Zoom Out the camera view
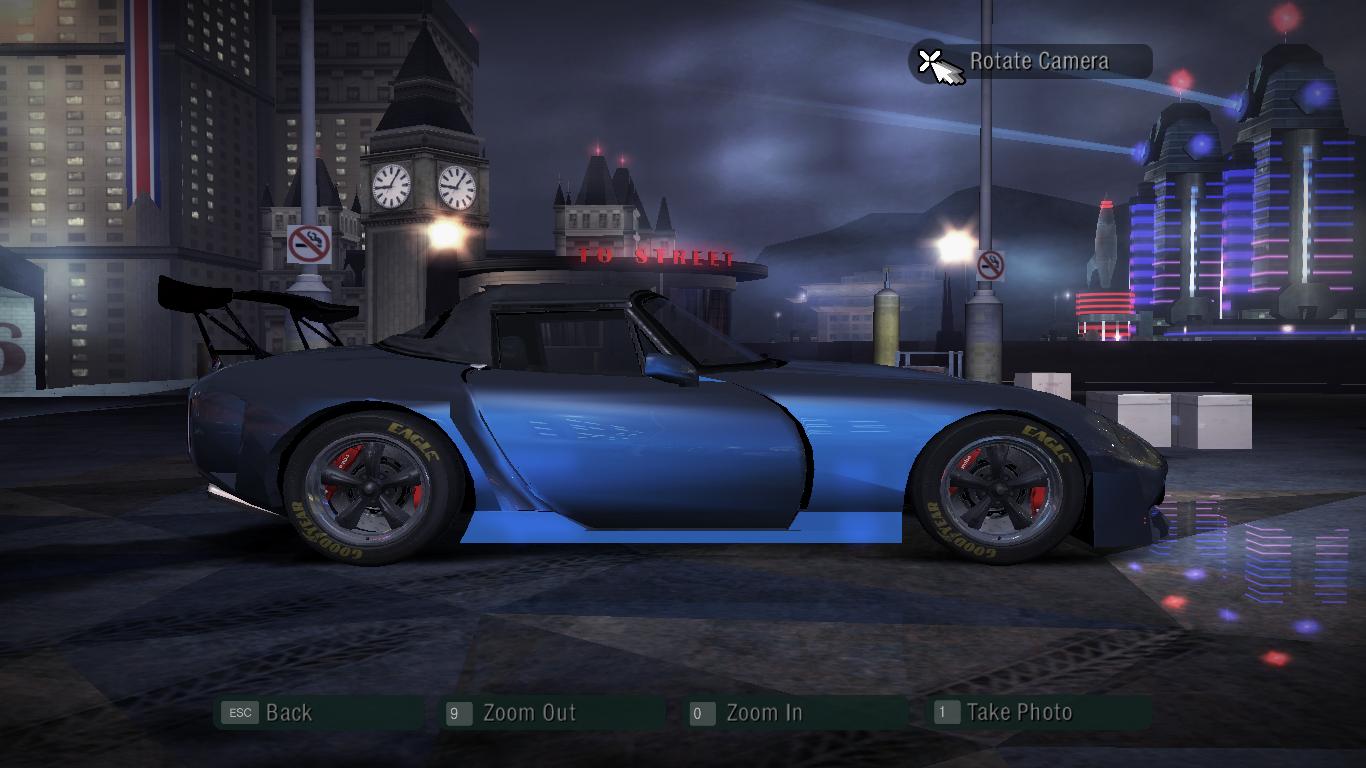The image size is (1366, 768). (x=528, y=713)
